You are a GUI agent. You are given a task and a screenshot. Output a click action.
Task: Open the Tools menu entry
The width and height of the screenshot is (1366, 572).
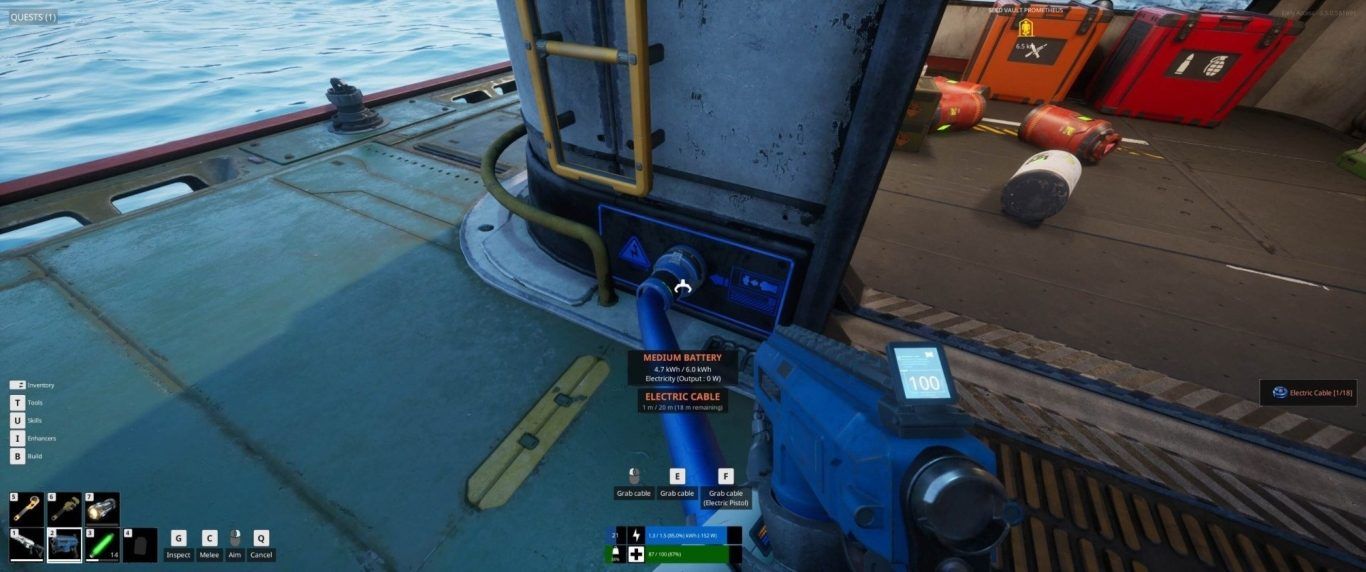pos(34,403)
